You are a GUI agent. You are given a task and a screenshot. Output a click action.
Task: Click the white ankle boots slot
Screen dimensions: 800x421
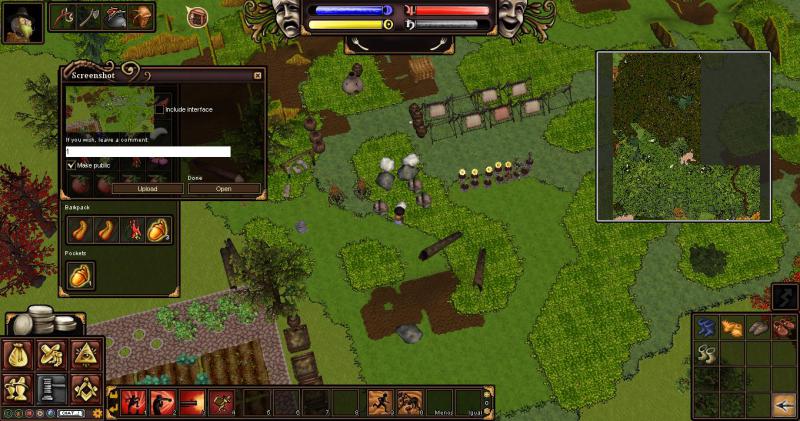click(707, 354)
